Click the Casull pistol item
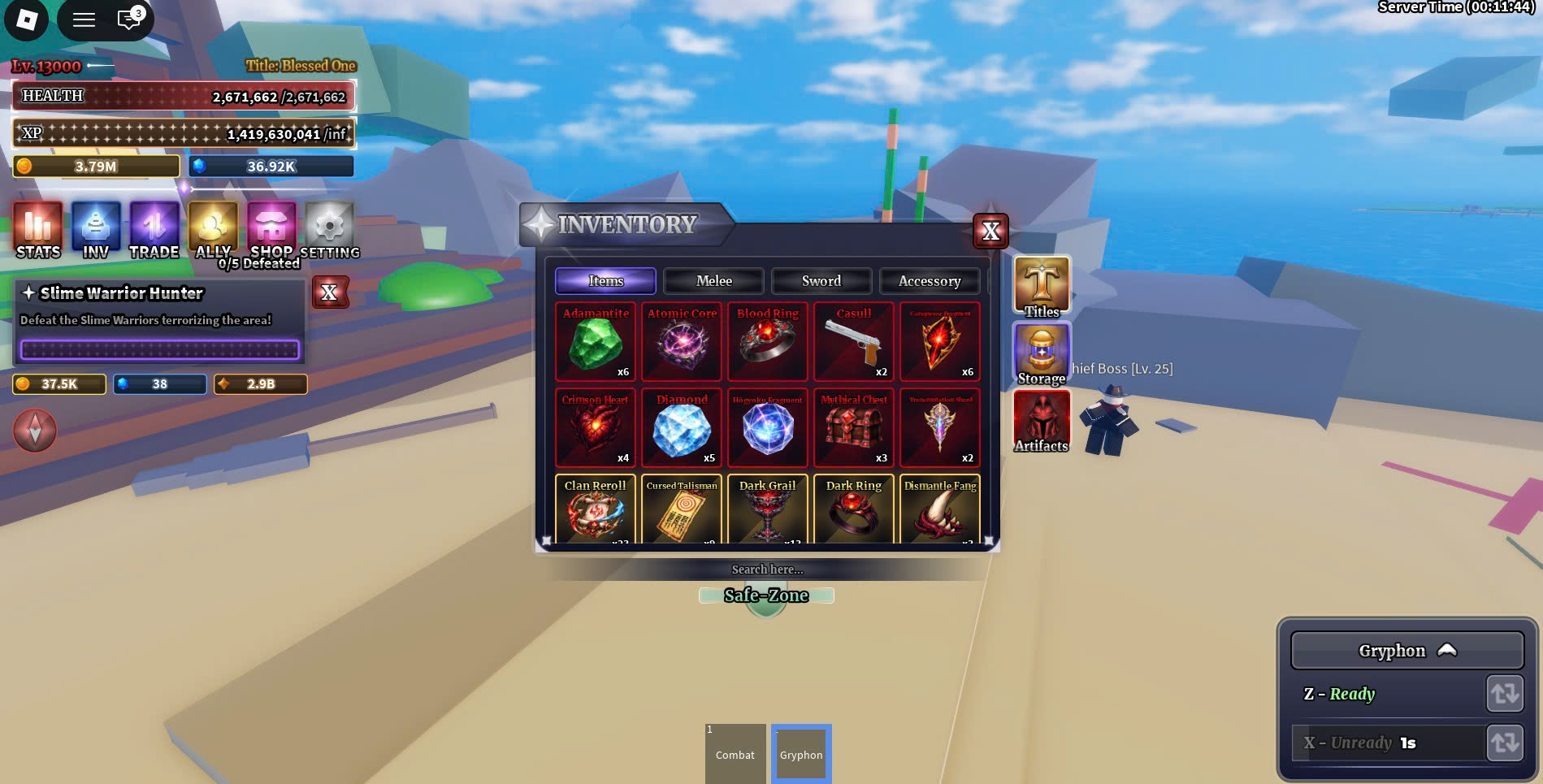 pyautogui.click(x=854, y=342)
